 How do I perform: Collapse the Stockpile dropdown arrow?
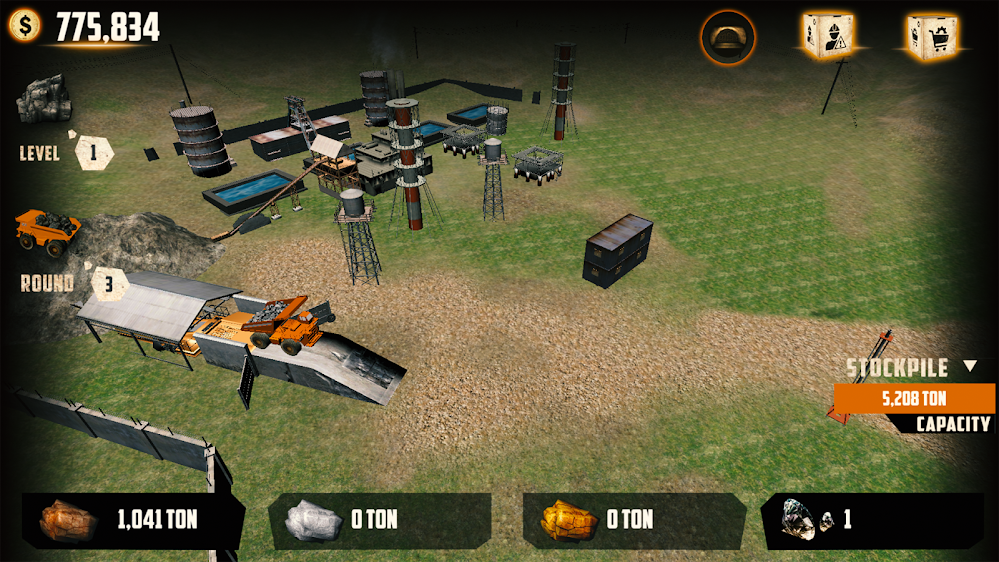(969, 366)
